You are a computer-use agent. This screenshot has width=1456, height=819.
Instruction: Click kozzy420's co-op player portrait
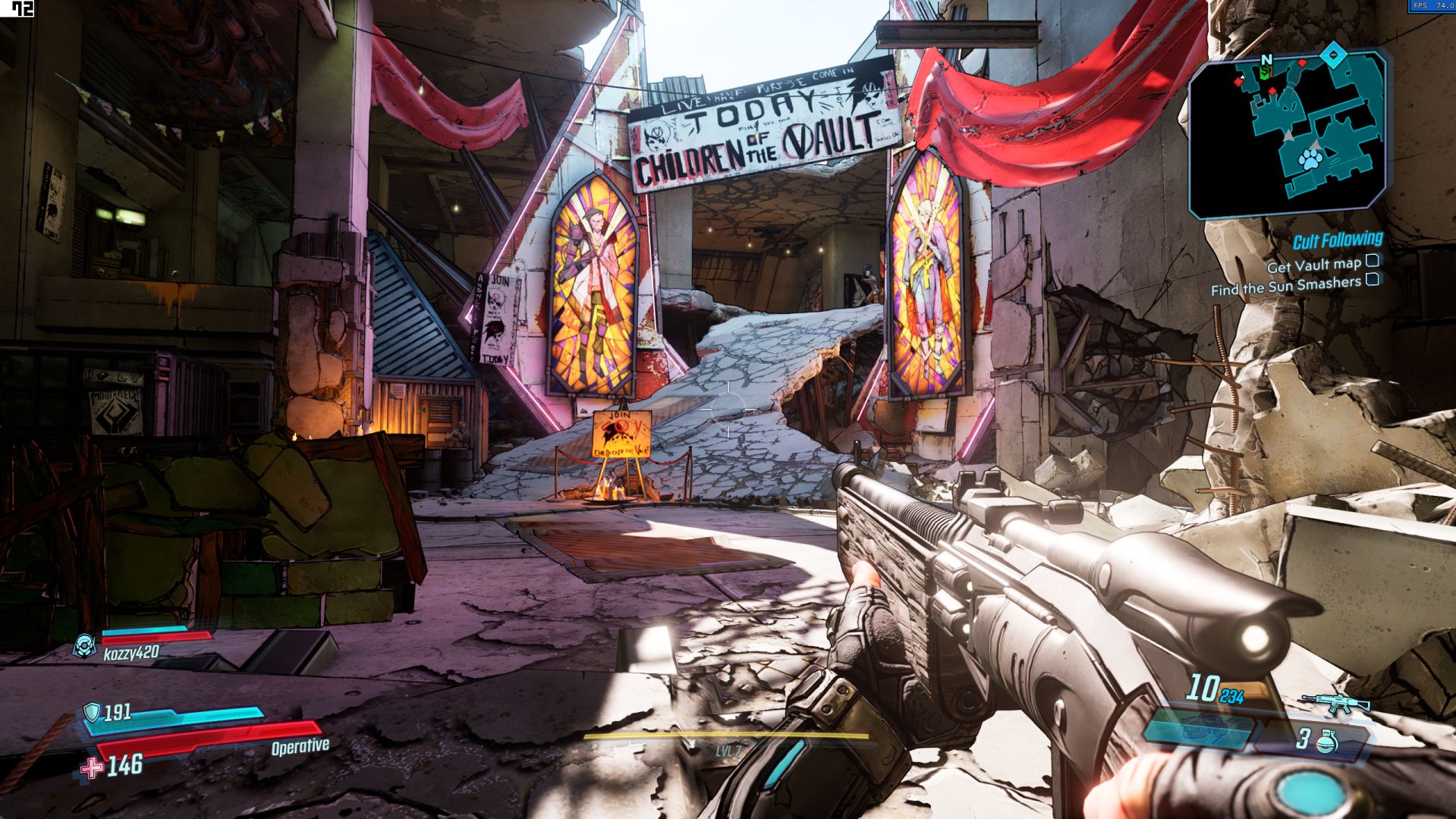coord(83,646)
